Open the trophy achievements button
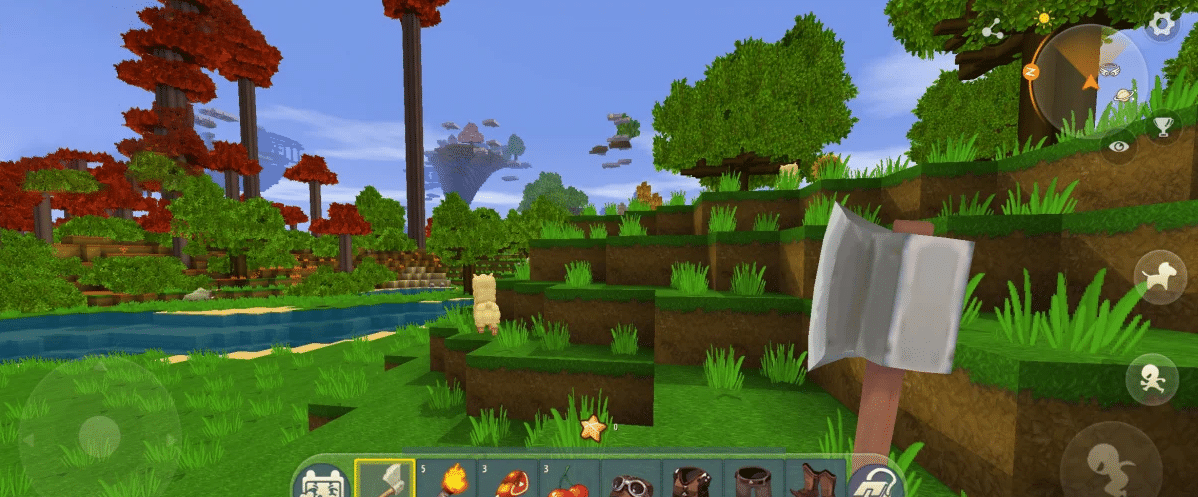 pyautogui.click(x=1162, y=127)
